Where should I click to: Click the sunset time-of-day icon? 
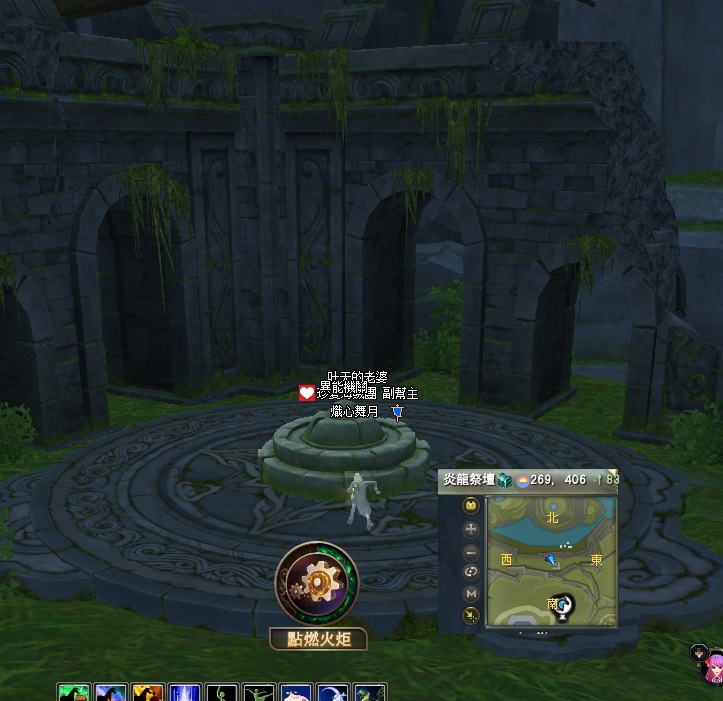coord(522,481)
